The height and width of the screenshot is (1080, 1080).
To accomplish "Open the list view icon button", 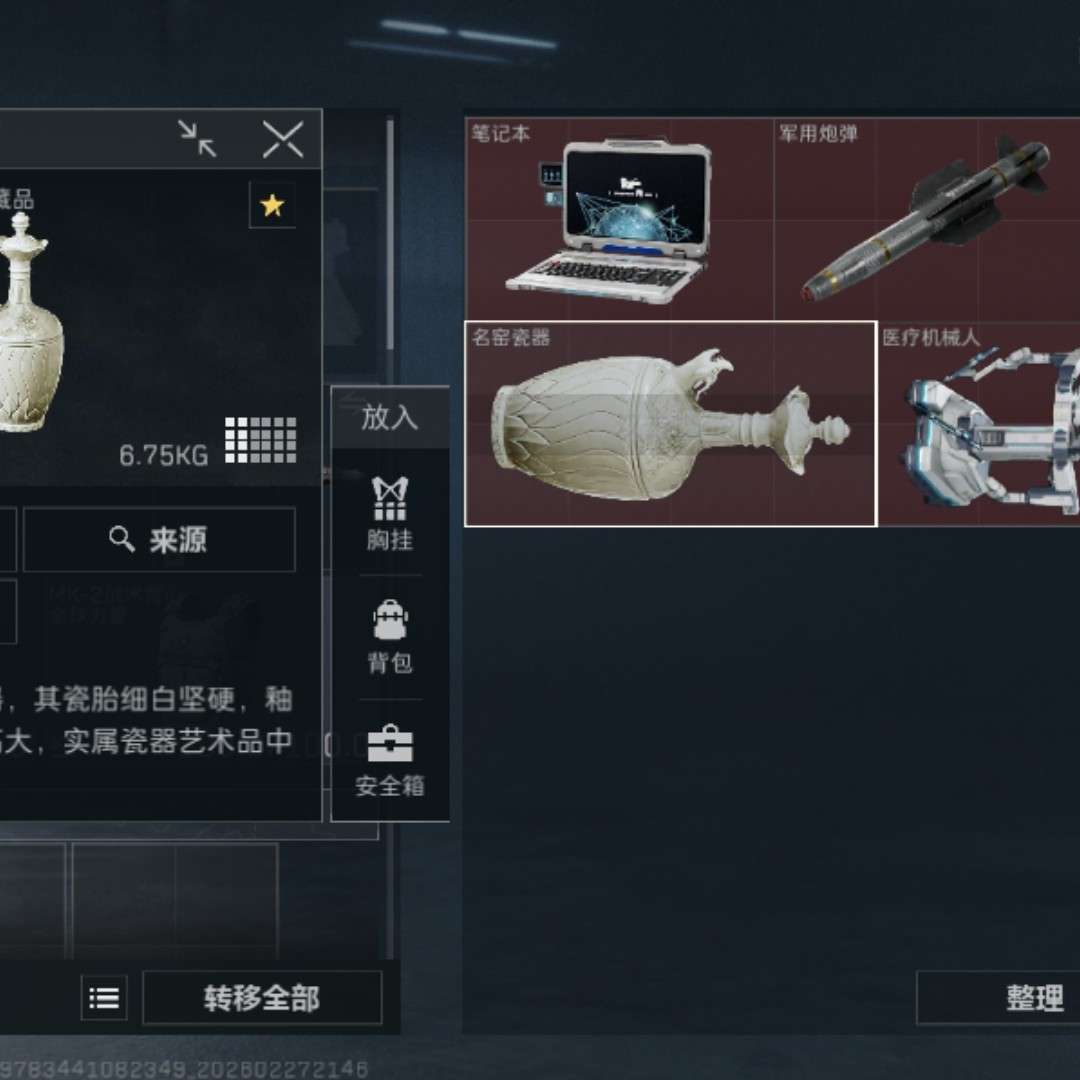I will point(104,997).
